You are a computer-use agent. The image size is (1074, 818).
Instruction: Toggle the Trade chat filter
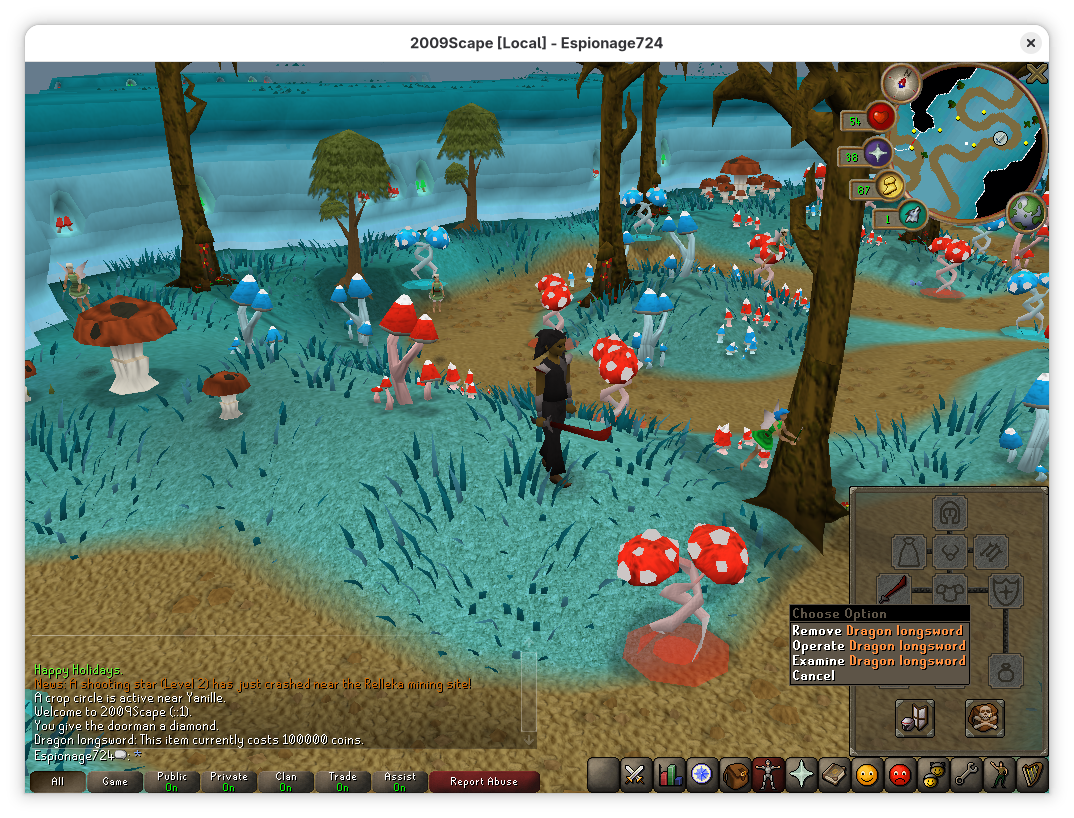tap(342, 782)
